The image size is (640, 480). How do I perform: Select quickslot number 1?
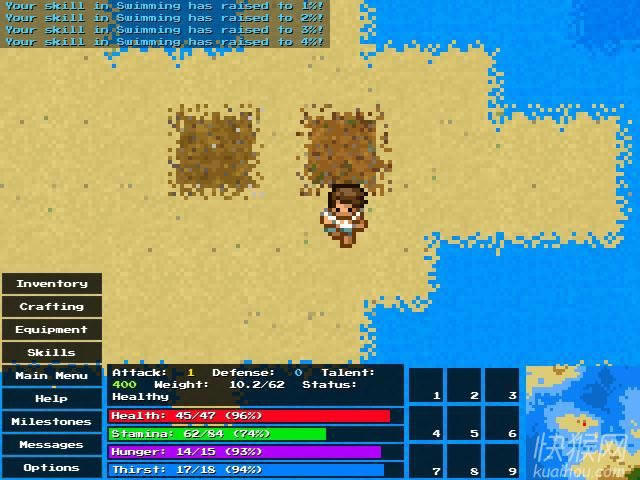coord(426,385)
